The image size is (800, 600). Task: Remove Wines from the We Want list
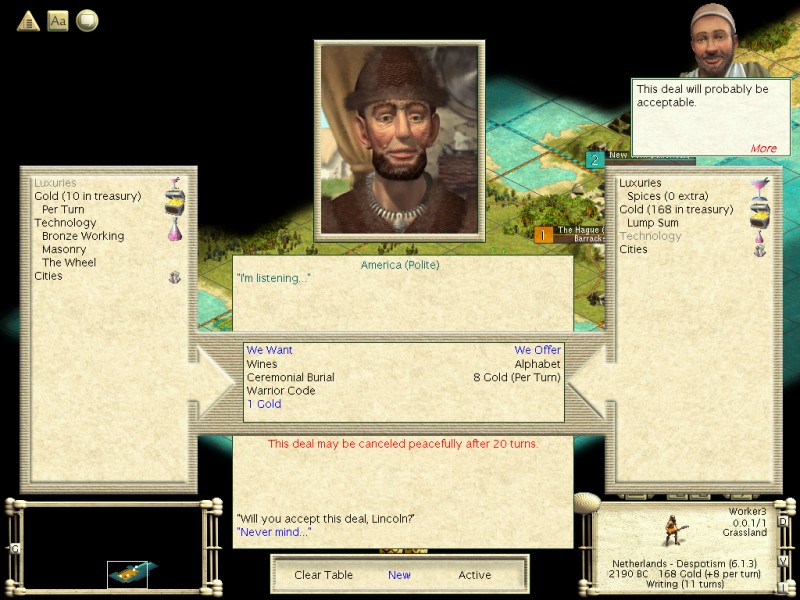[x=262, y=364]
